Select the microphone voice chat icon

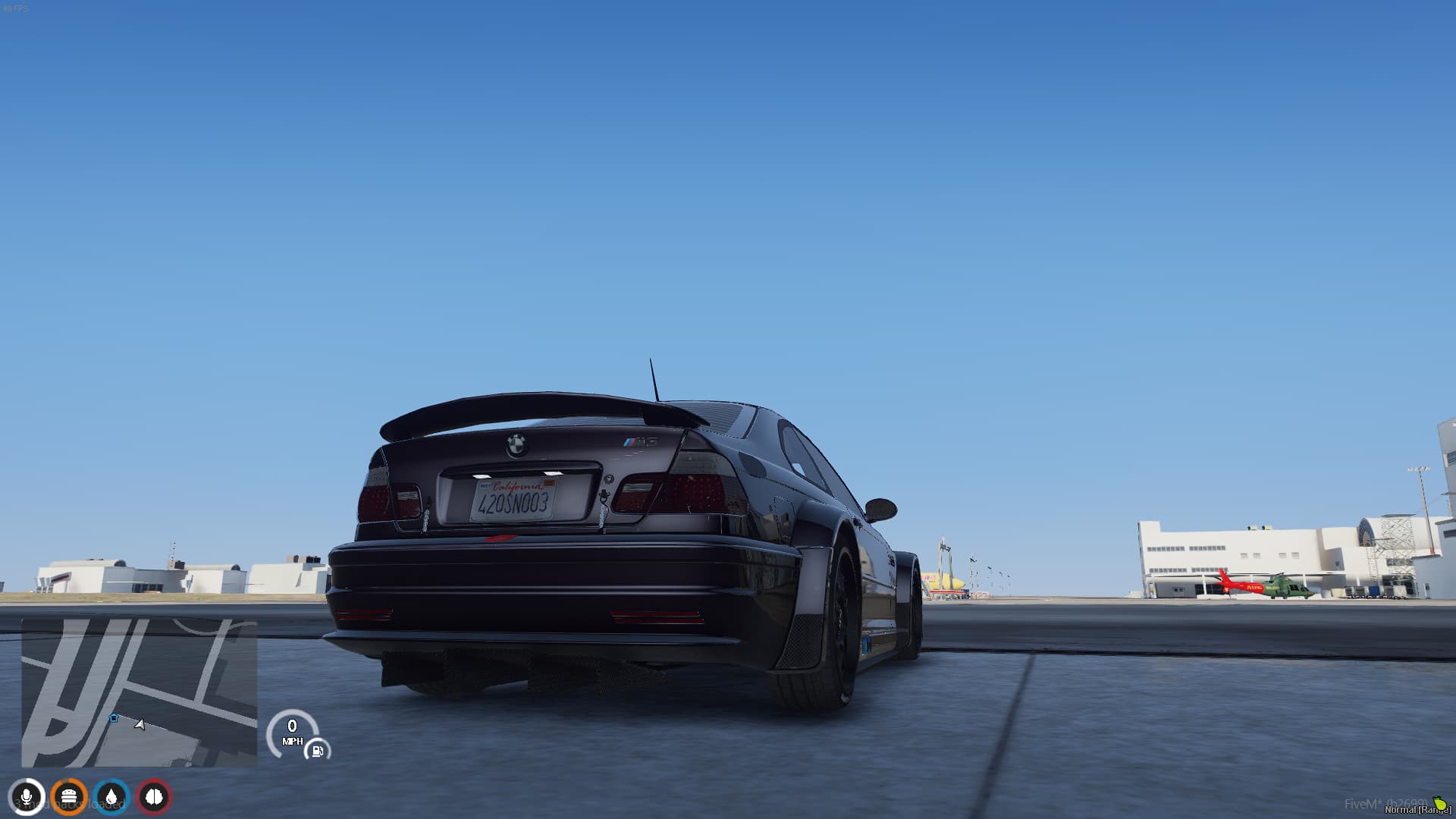pyautogui.click(x=27, y=797)
